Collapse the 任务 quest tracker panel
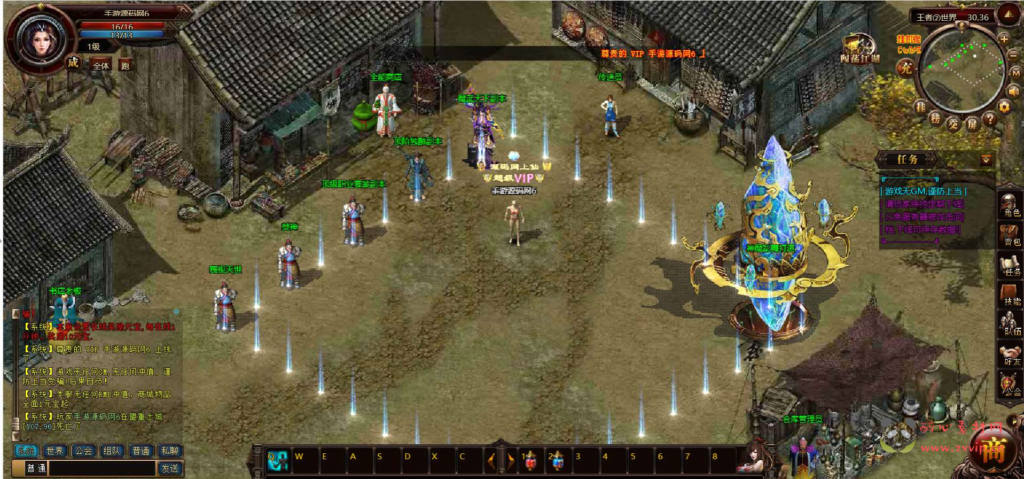 (x=987, y=159)
